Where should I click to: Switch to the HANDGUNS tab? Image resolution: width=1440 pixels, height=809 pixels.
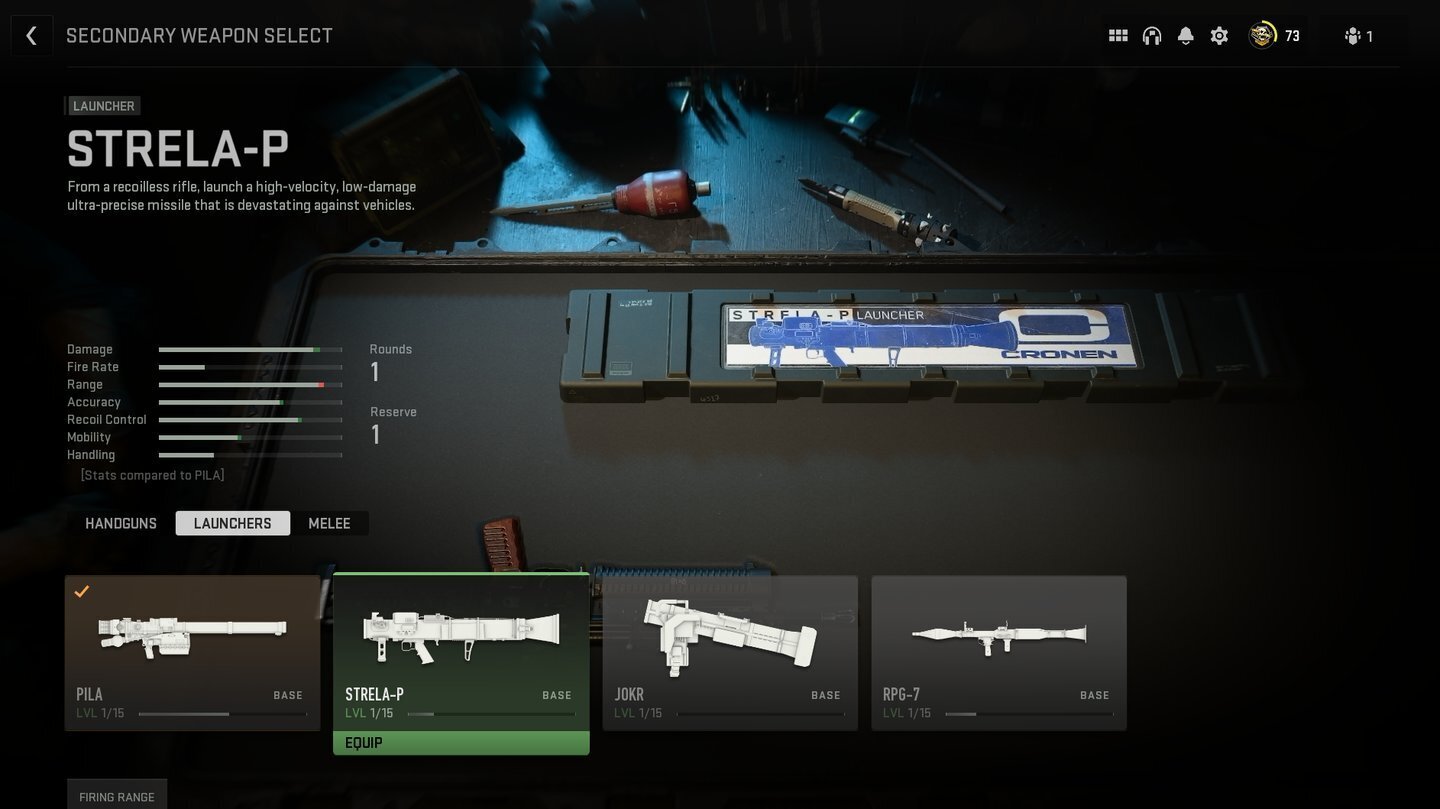pos(120,523)
